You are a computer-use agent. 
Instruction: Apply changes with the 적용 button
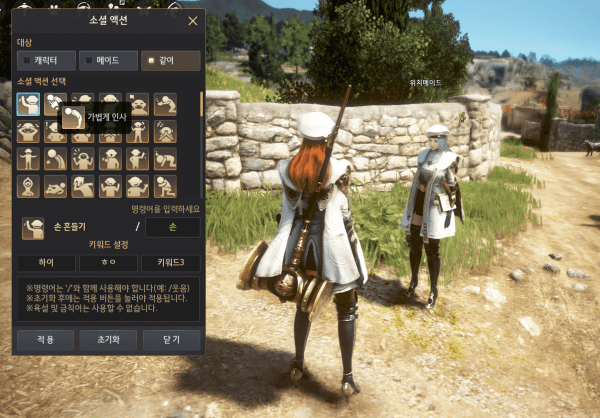coord(46,339)
